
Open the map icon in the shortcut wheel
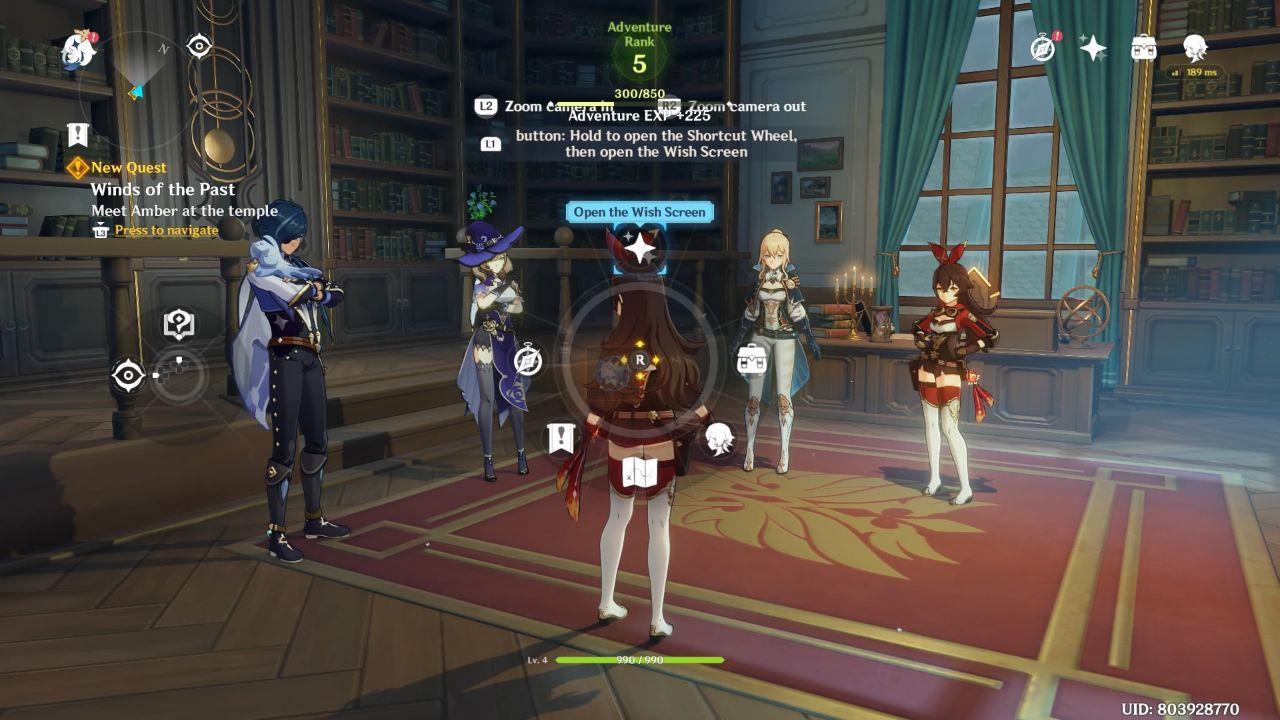pyautogui.click(x=639, y=473)
